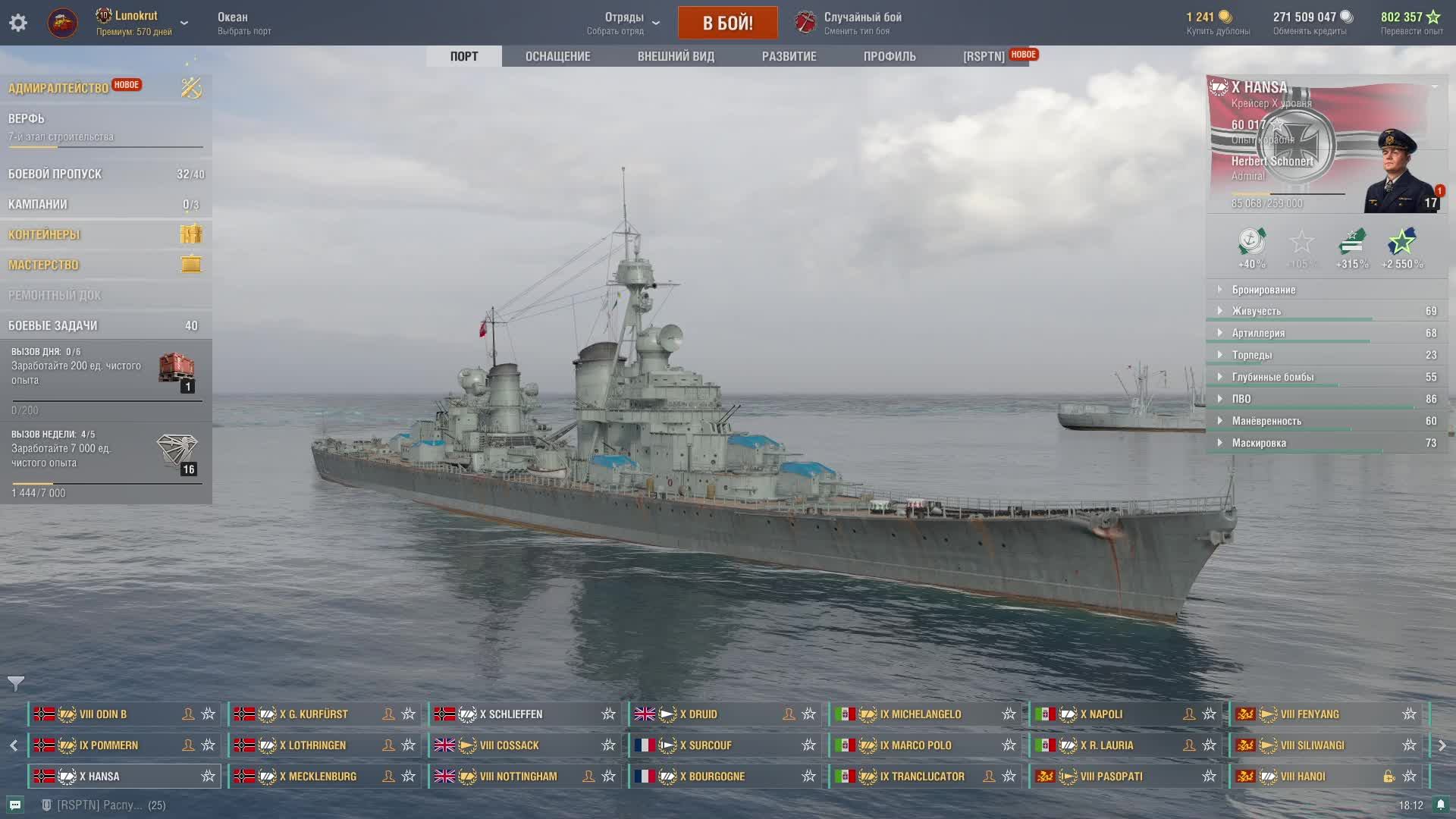Open the Отряды division dropdown
The height and width of the screenshot is (819, 1456).
(x=624, y=23)
